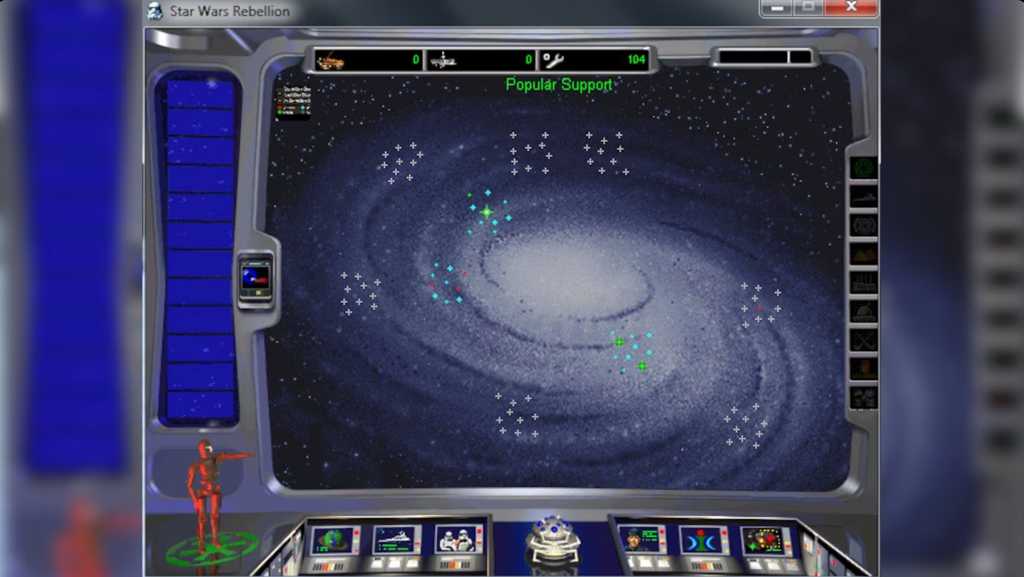The image size is (1024, 577).
Task: Click the small handheld device on left panel
Action: (x=255, y=278)
